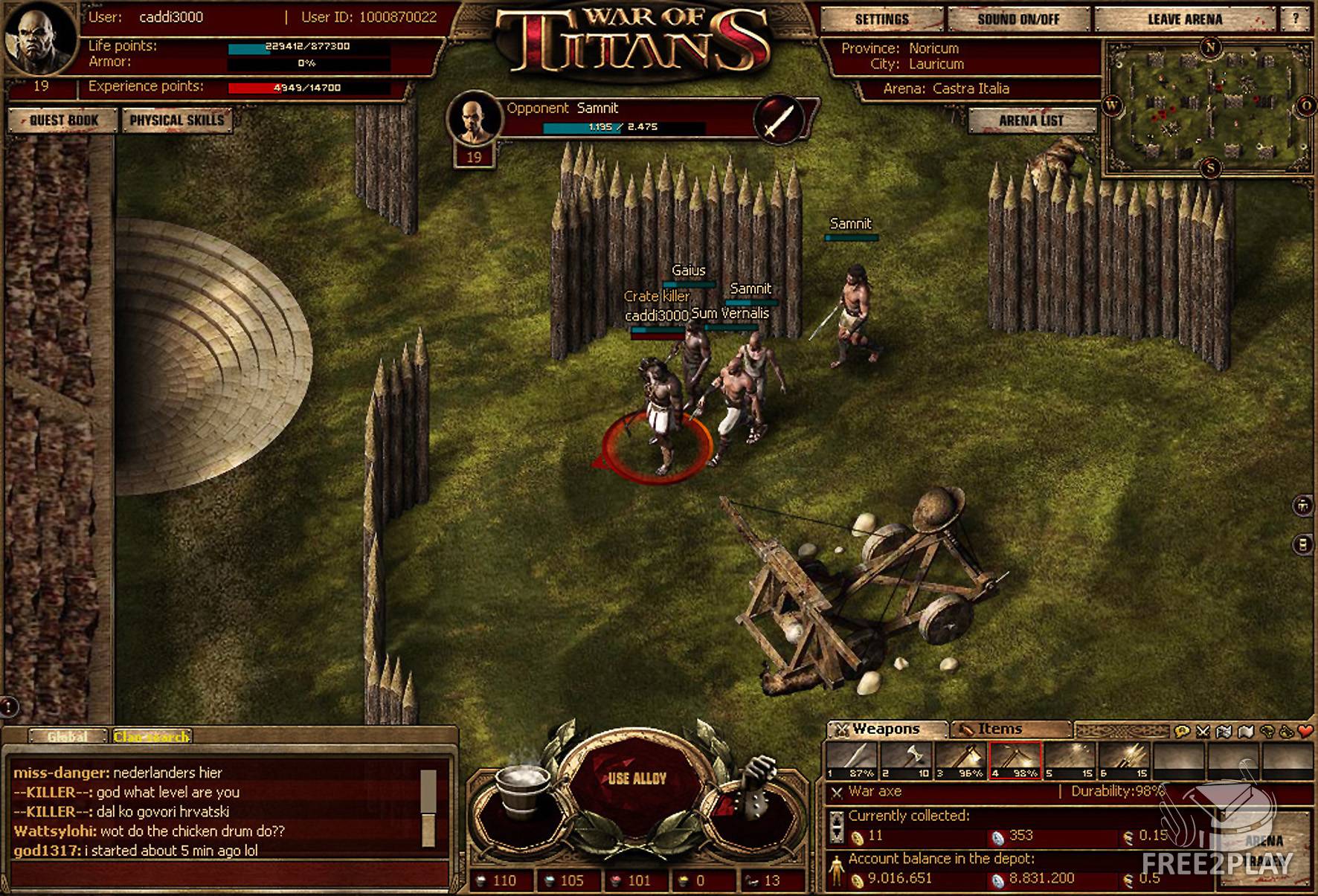This screenshot has height=896, width=1318.
Task: View Physical Skills
Action: [176, 120]
